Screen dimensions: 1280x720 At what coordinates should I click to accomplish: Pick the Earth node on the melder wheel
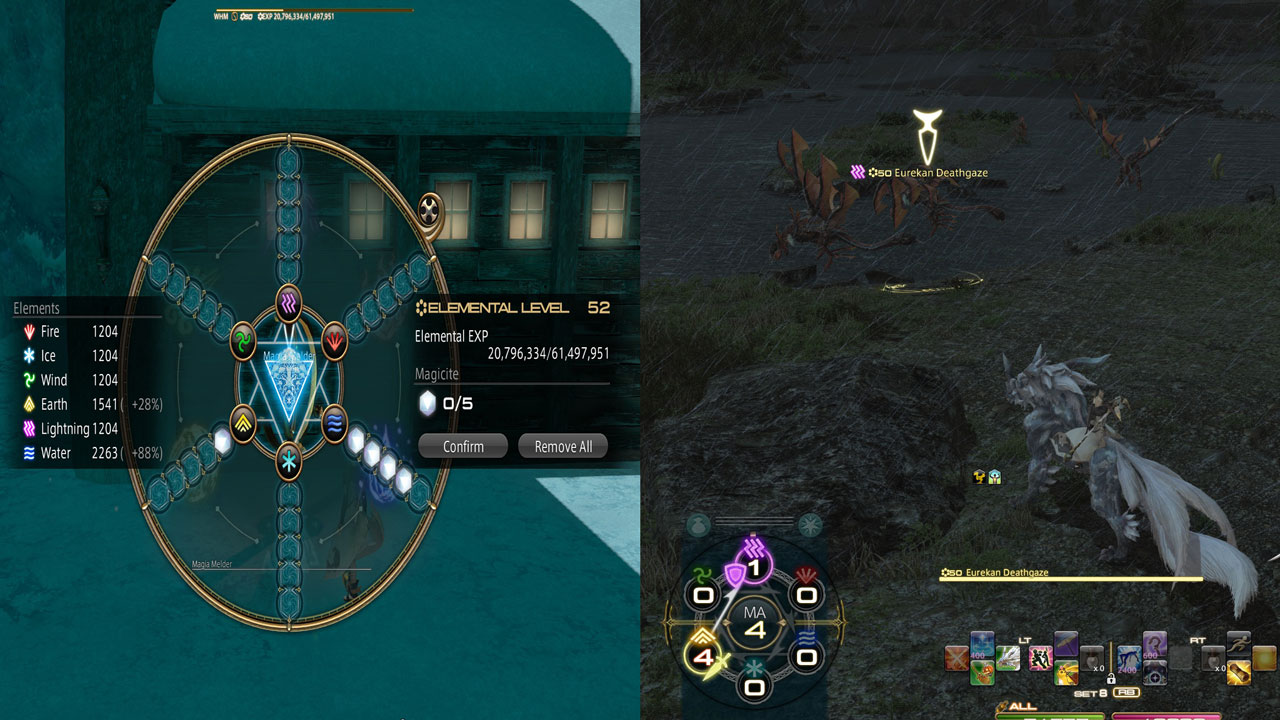(243, 424)
